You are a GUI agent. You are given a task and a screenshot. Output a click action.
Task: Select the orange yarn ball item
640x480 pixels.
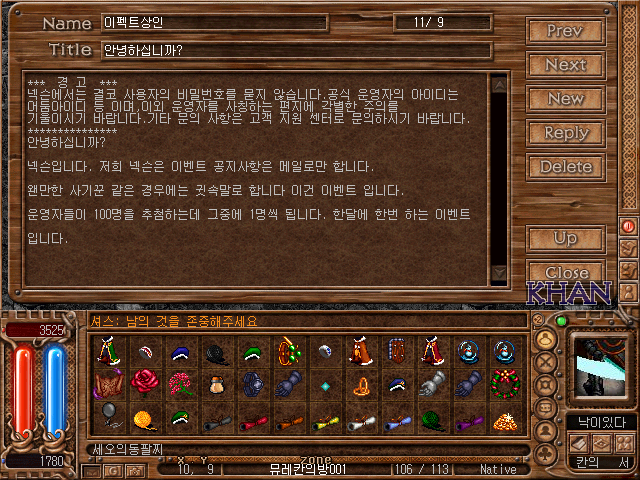point(143,417)
